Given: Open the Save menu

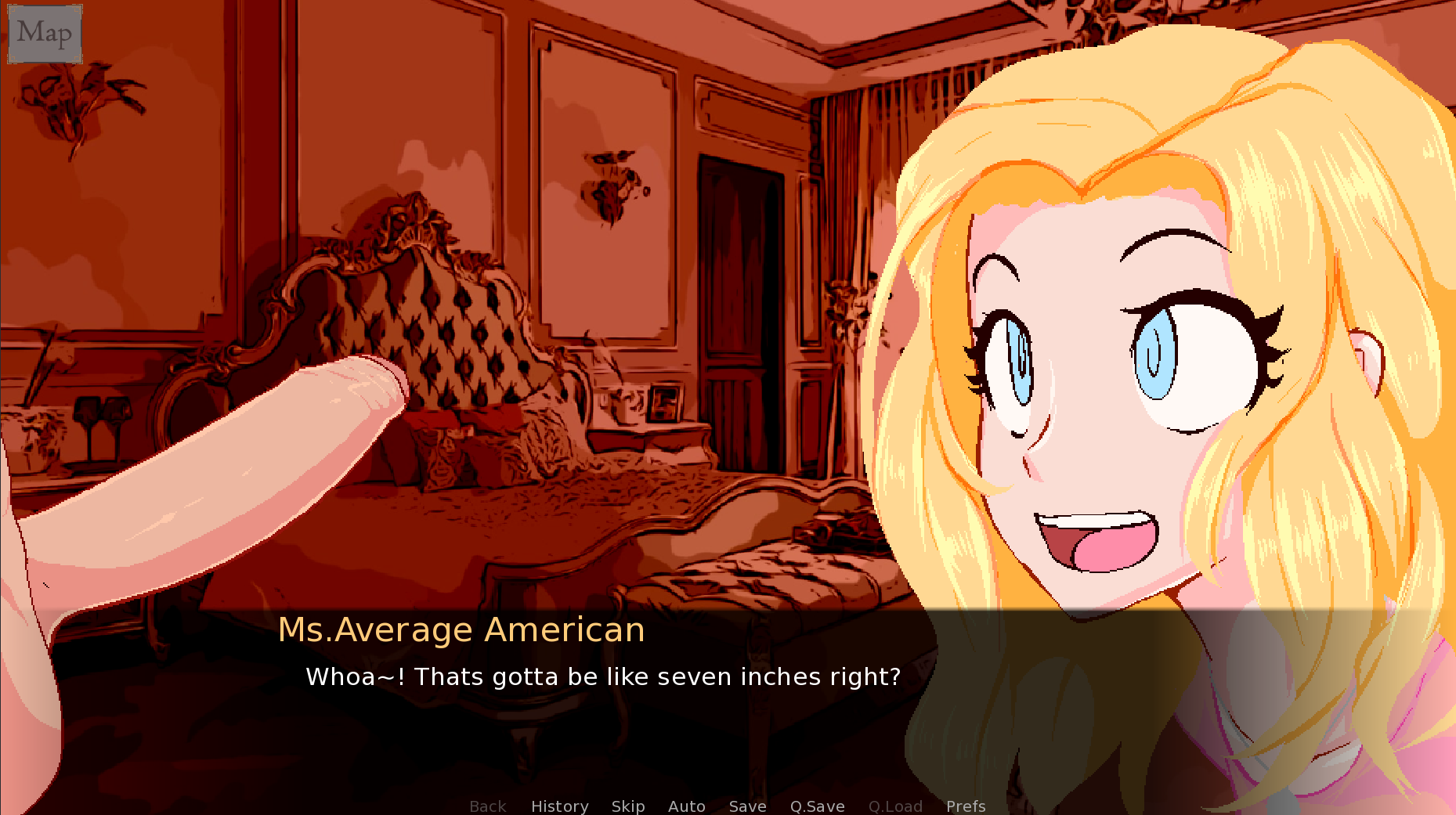Looking at the screenshot, I should 747,806.
